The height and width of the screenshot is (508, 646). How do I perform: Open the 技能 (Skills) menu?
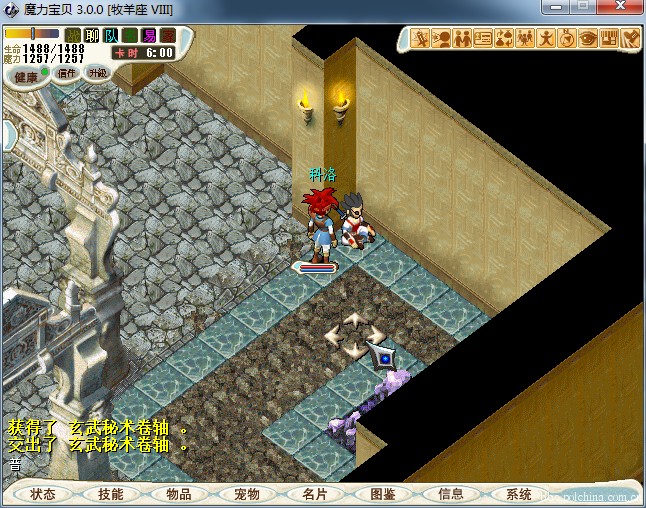pyautogui.click(x=111, y=494)
